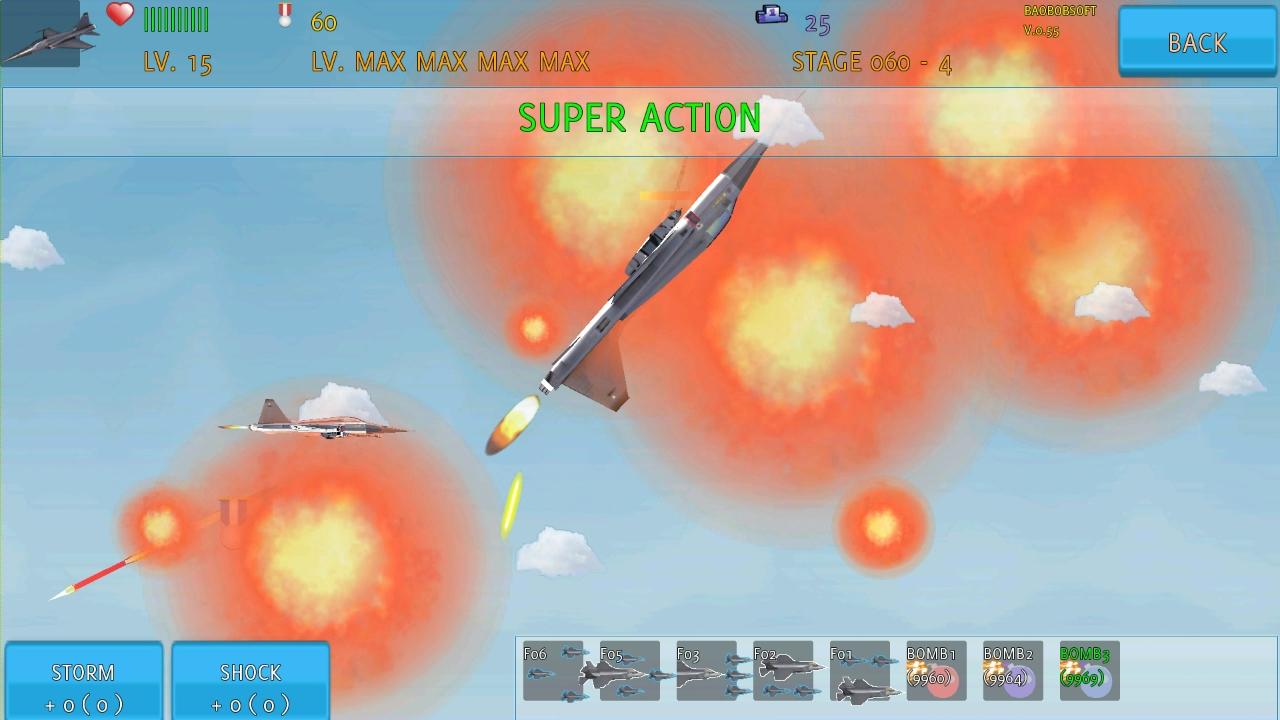Click the green health bar
This screenshot has width=1280, height=720.
coord(176,18)
